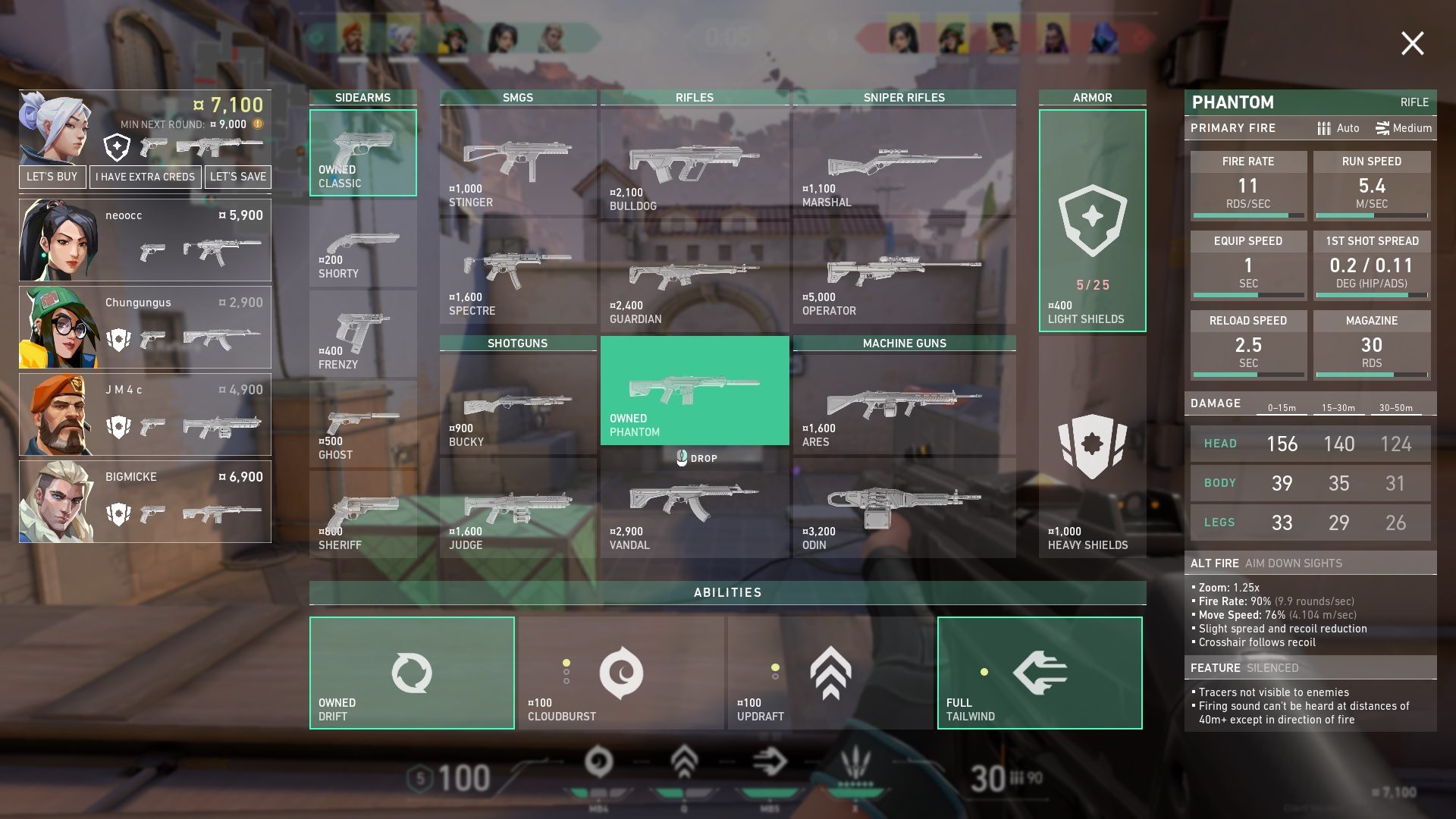Purchase Light Shields armor
The width and height of the screenshot is (1456, 819).
(1092, 220)
